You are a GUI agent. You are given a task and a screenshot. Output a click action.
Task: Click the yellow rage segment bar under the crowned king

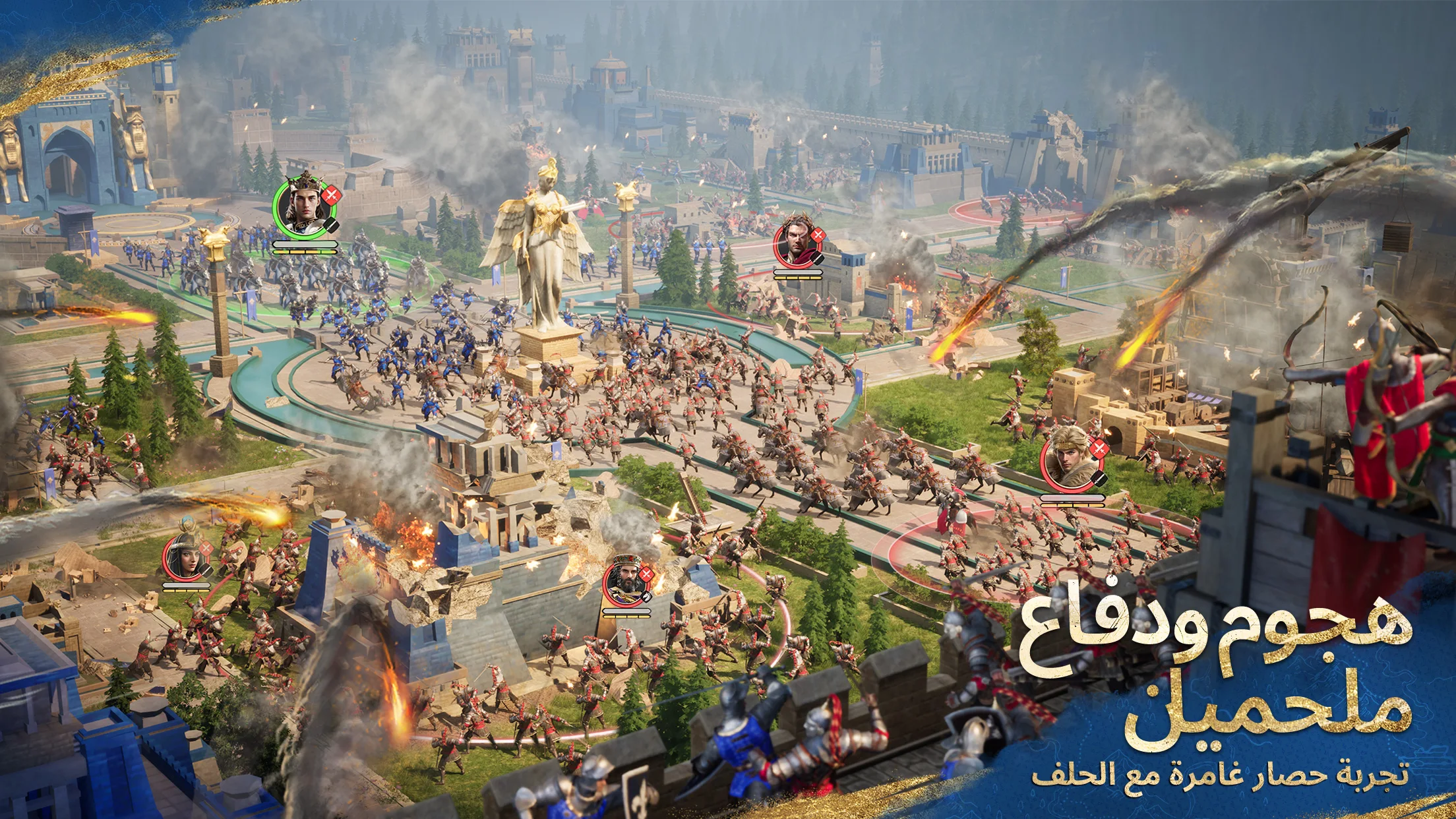tap(304, 252)
